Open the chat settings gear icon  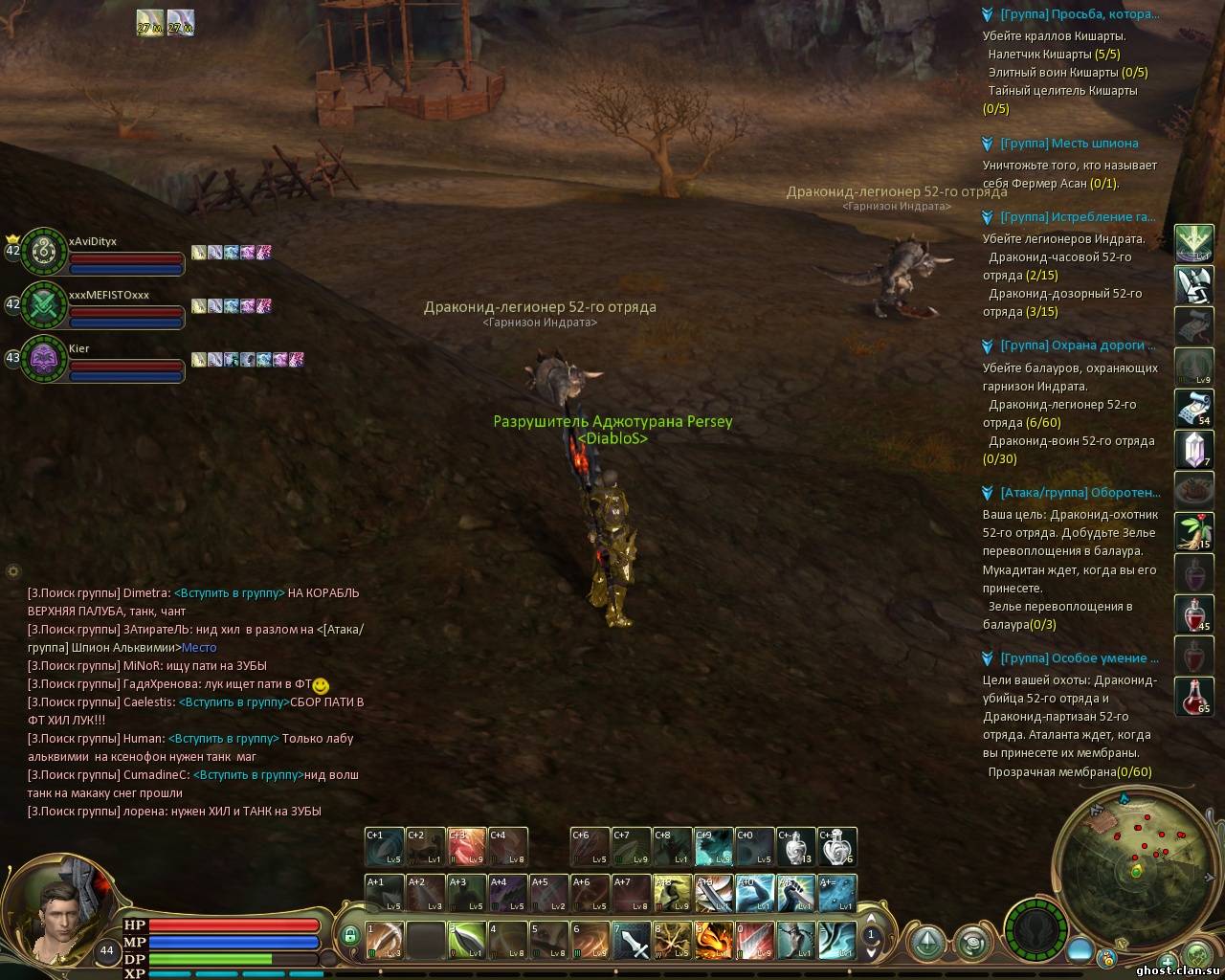coord(13,571)
